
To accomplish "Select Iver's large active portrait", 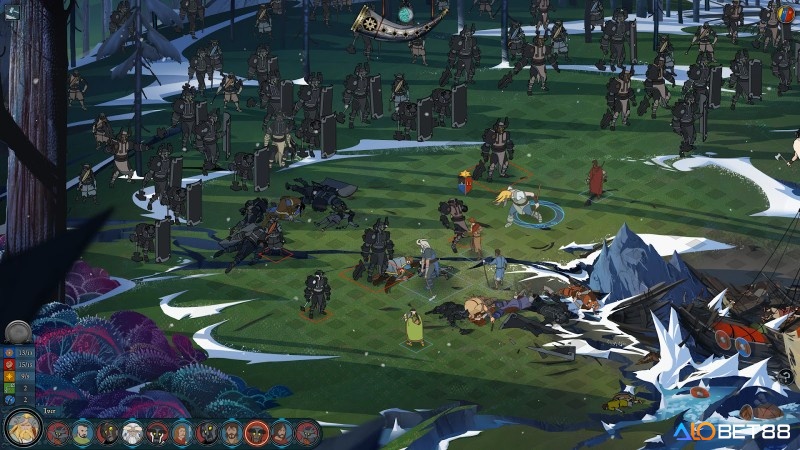I will tap(22, 428).
